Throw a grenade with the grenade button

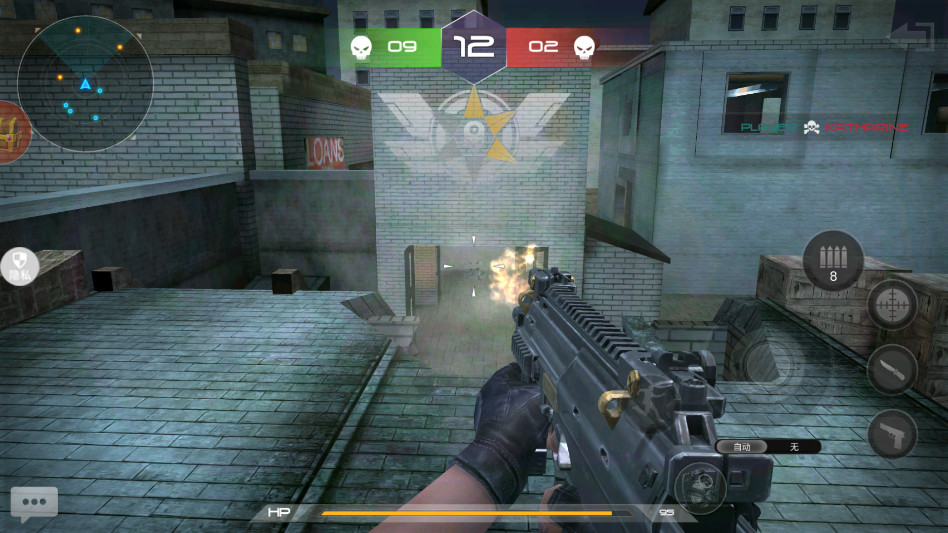tap(699, 489)
